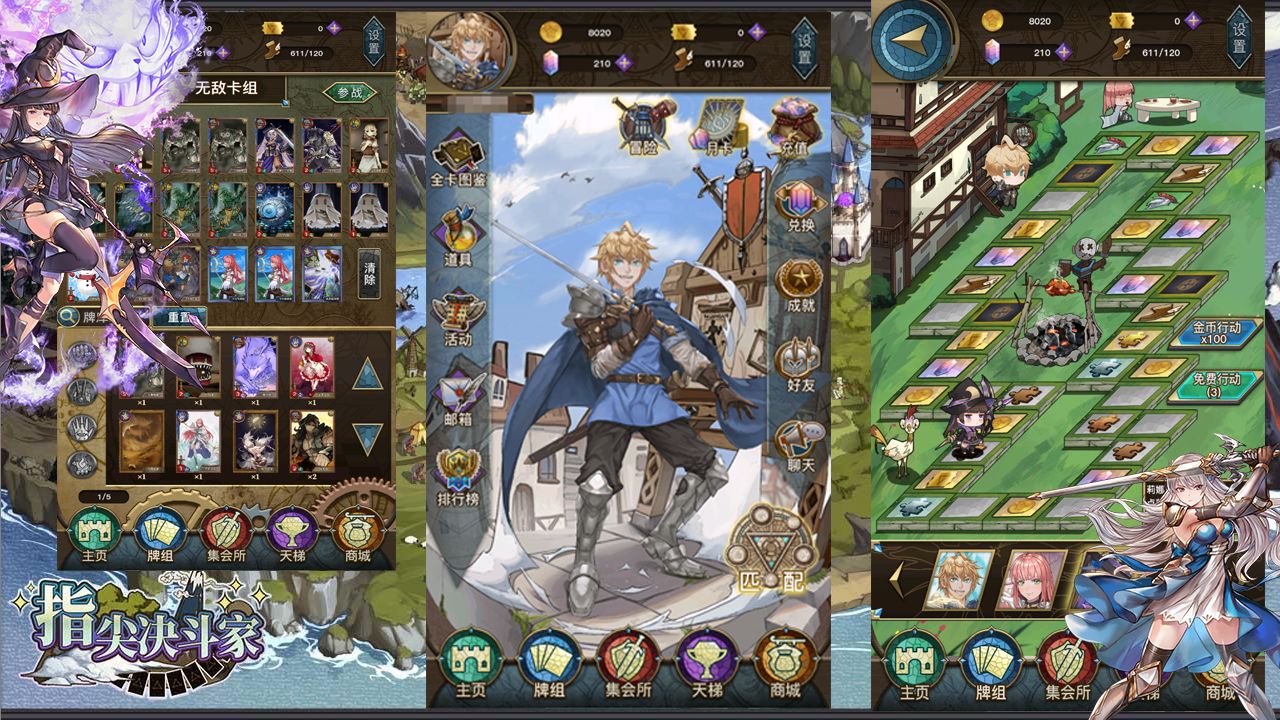Screen dimensions: 1280x720
Task: Show the 活动 events page
Action: pyautogui.click(x=457, y=317)
